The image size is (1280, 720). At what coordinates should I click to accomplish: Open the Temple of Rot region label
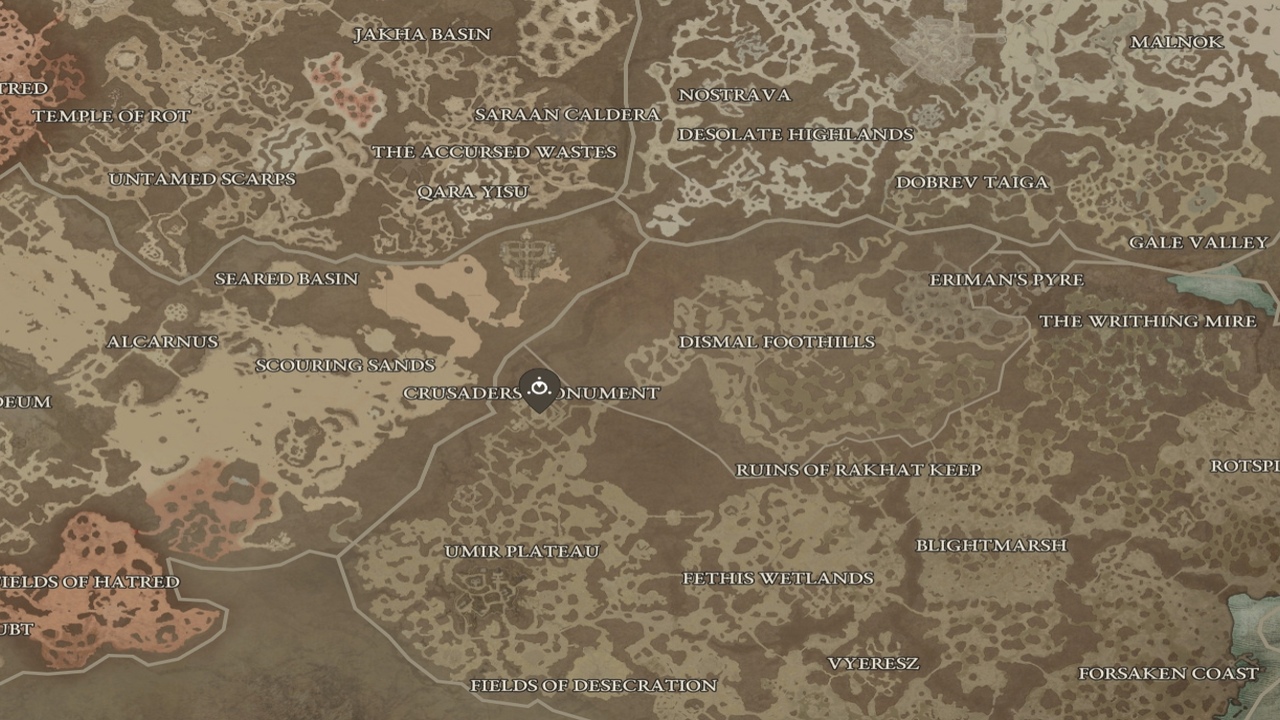(x=112, y=116)
